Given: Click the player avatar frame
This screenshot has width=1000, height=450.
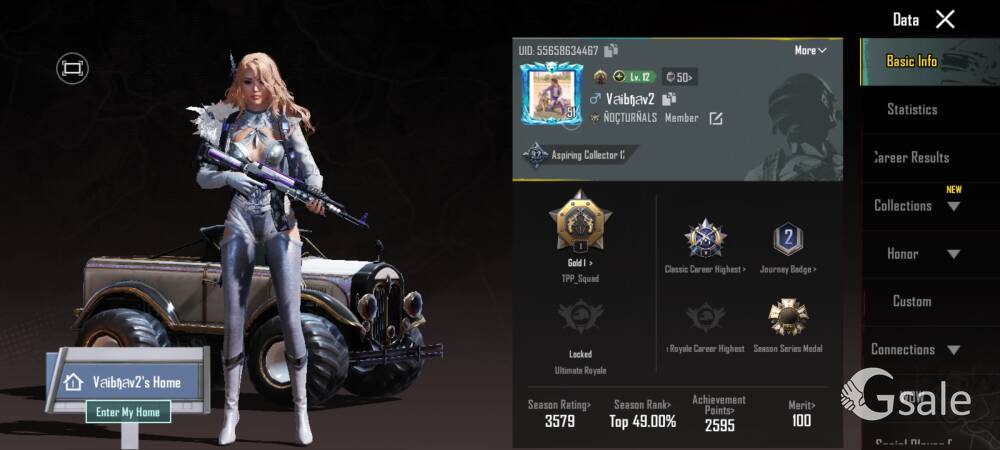Looking at the screenshot, I should [x=549, y=98].
